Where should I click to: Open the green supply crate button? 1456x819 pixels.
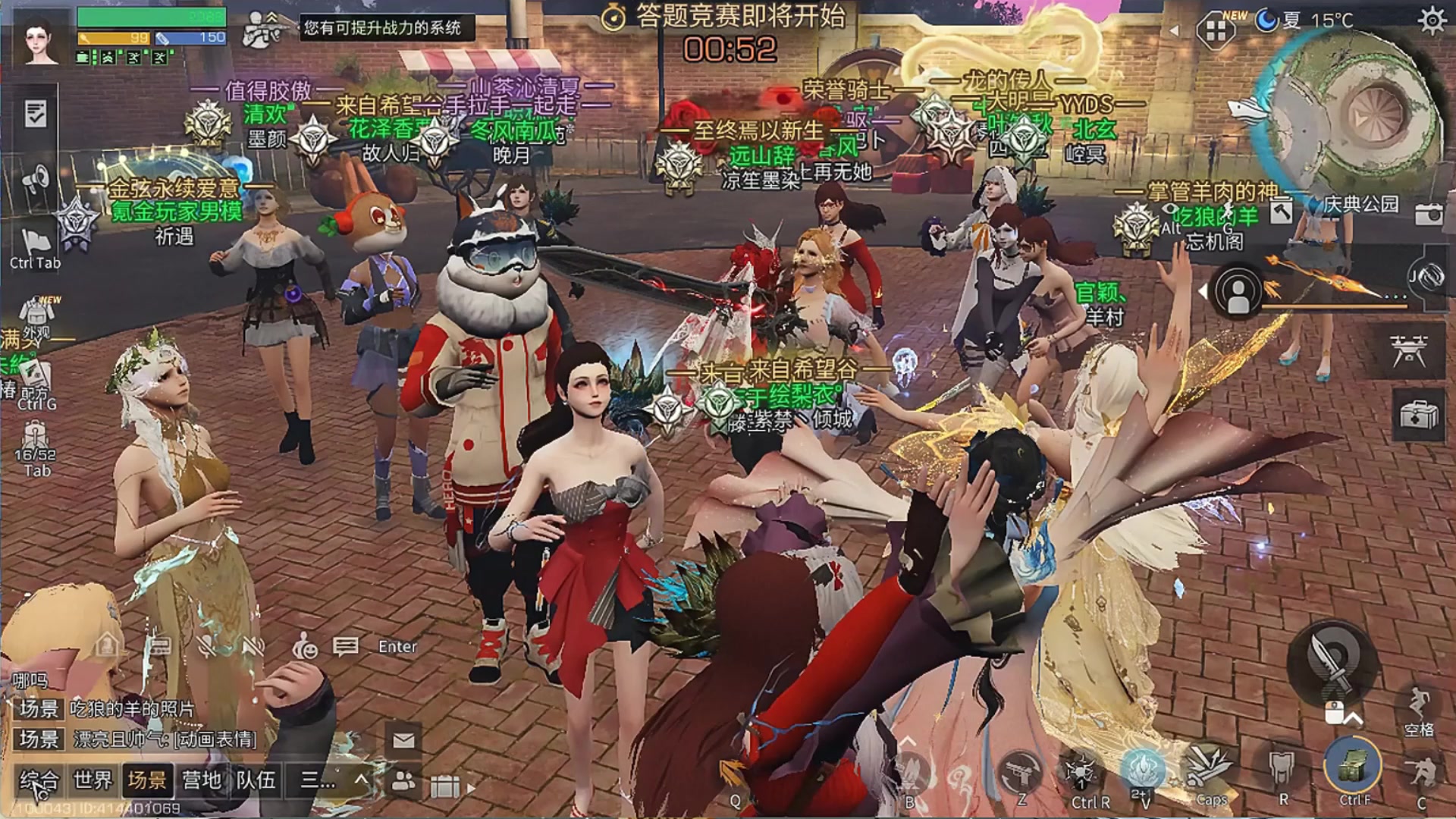click(x=1354, y=766)
